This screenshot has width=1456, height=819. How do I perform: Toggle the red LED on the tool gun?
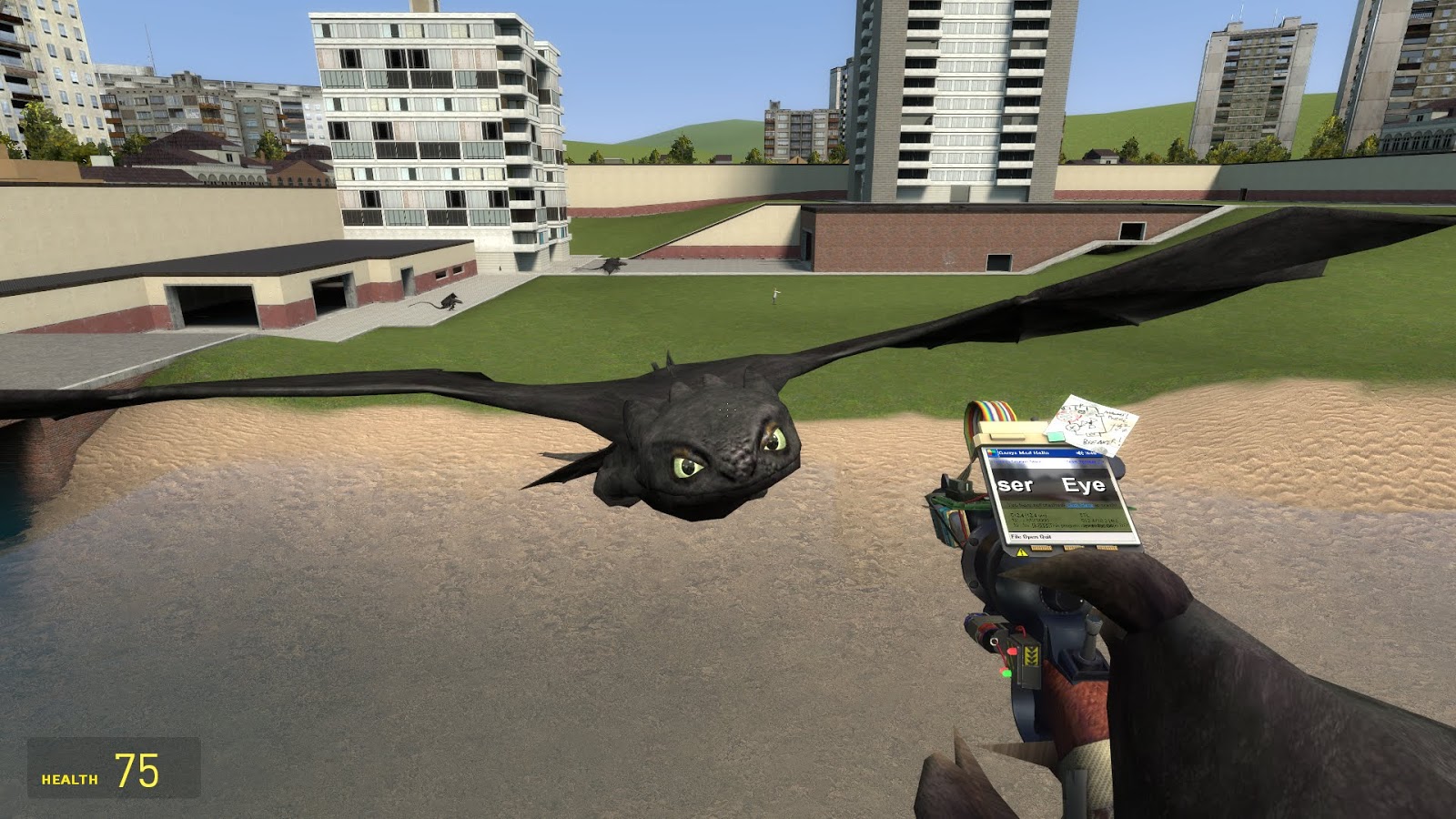click(1012, 651)
